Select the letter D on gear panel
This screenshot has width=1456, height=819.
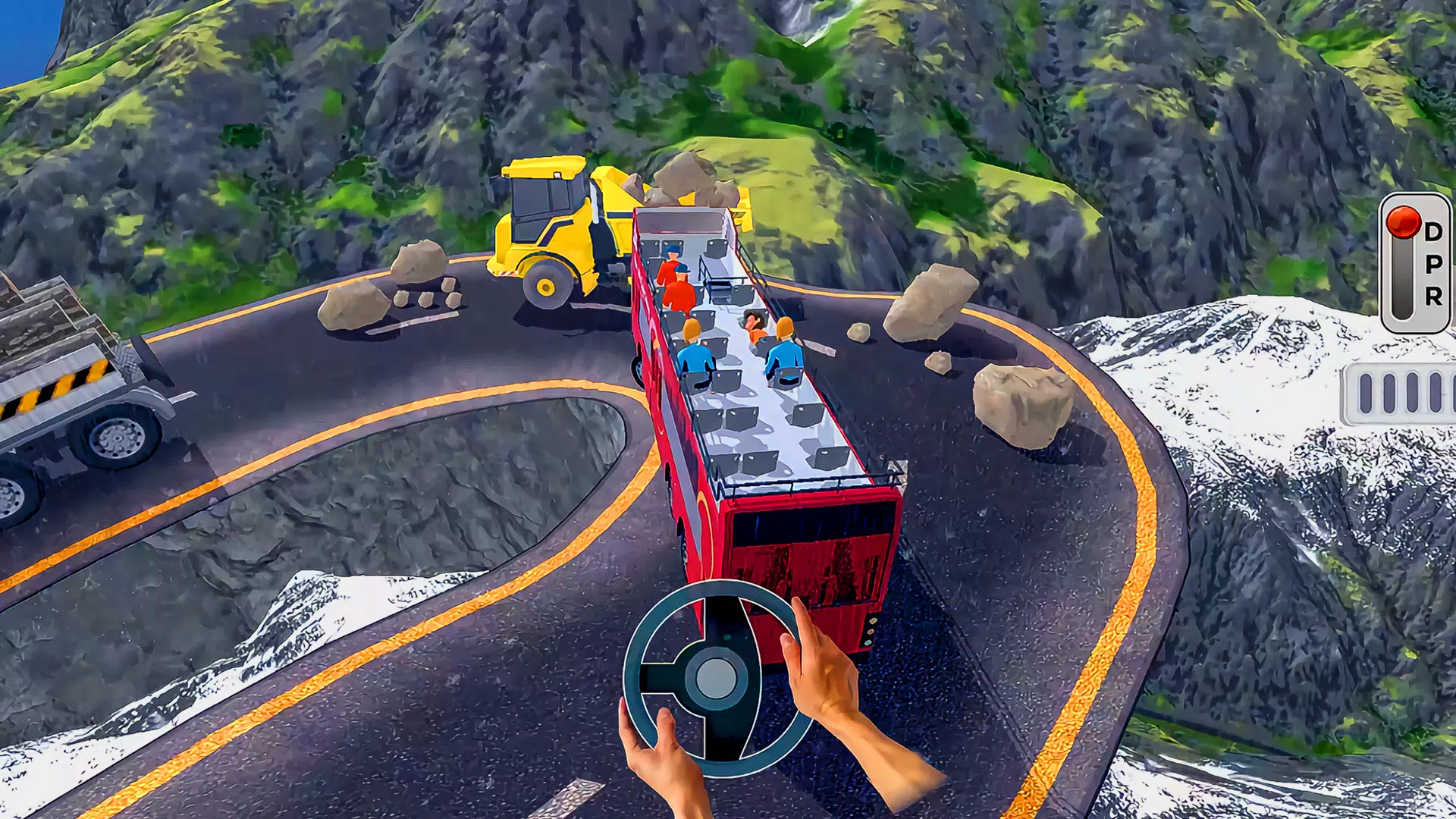(1435, 231)
